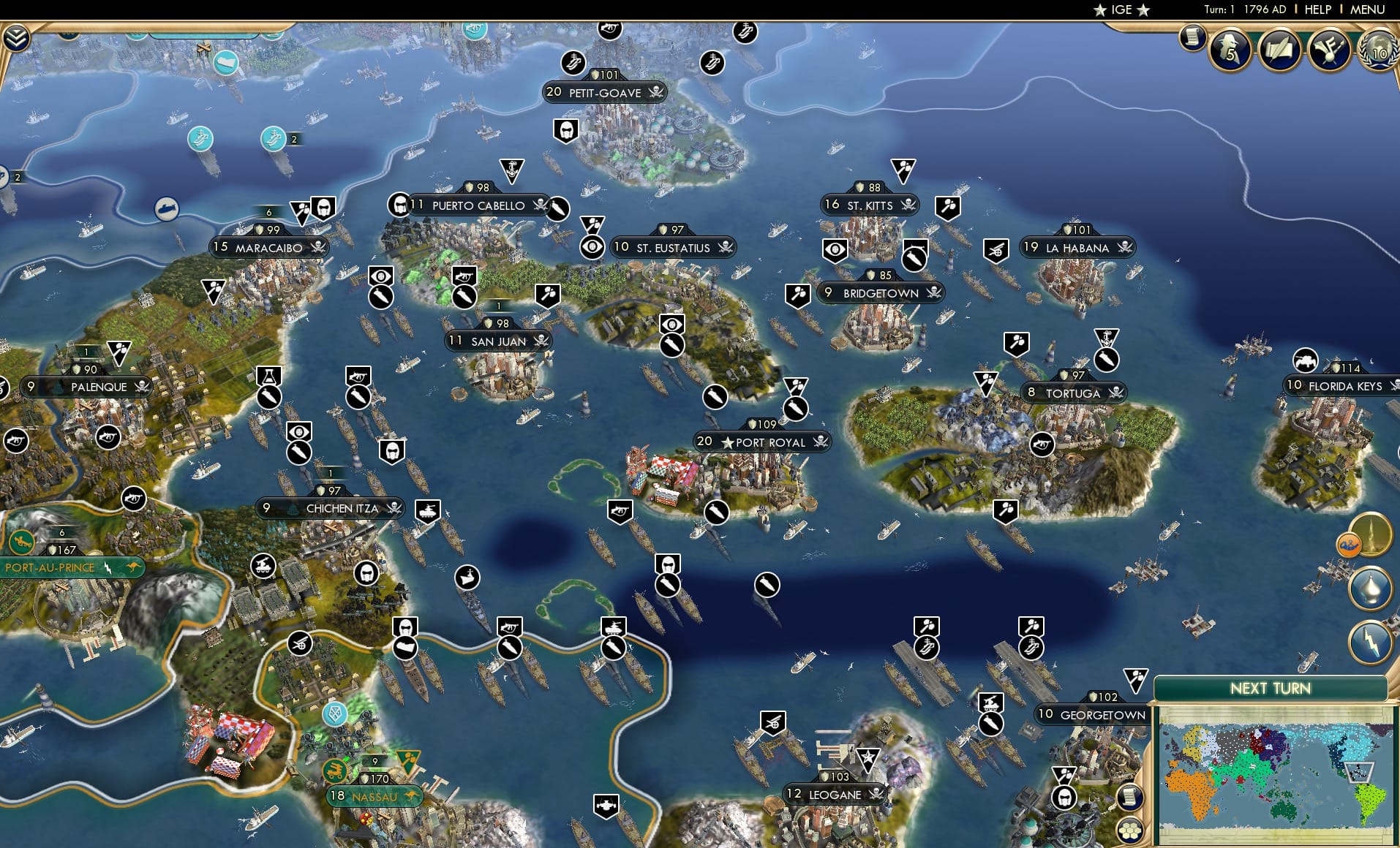
Task: Open HELP from the top bar
Action: 1317,10
